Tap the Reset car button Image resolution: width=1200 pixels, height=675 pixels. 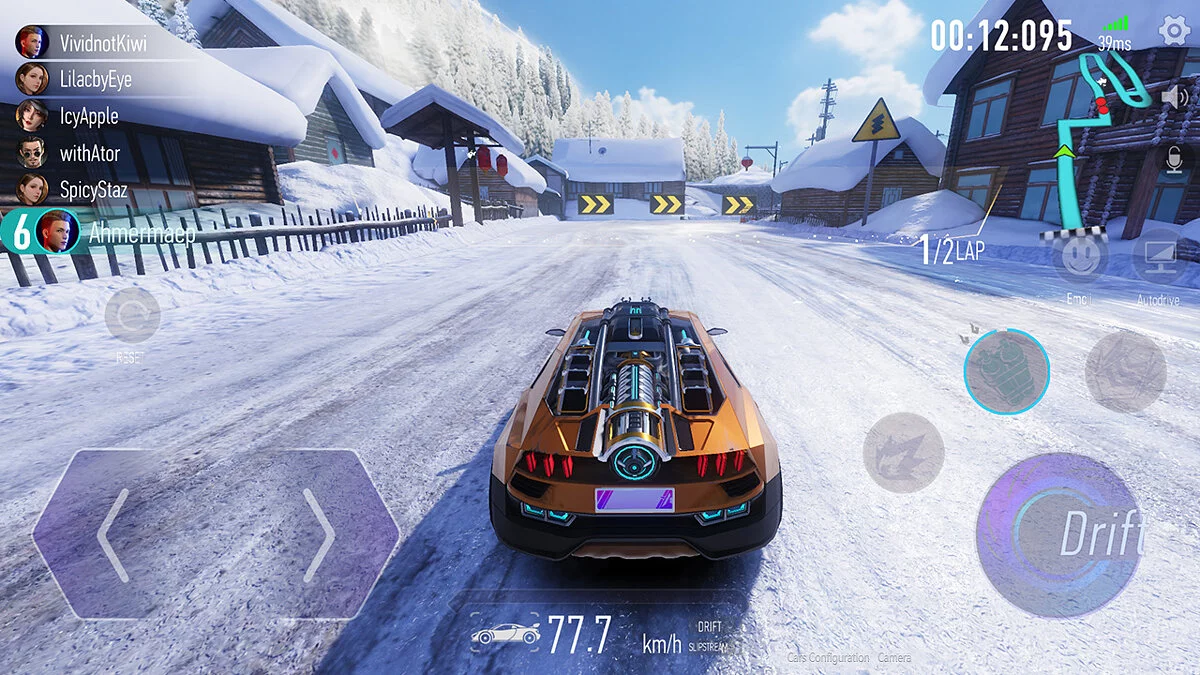(132, 317)
